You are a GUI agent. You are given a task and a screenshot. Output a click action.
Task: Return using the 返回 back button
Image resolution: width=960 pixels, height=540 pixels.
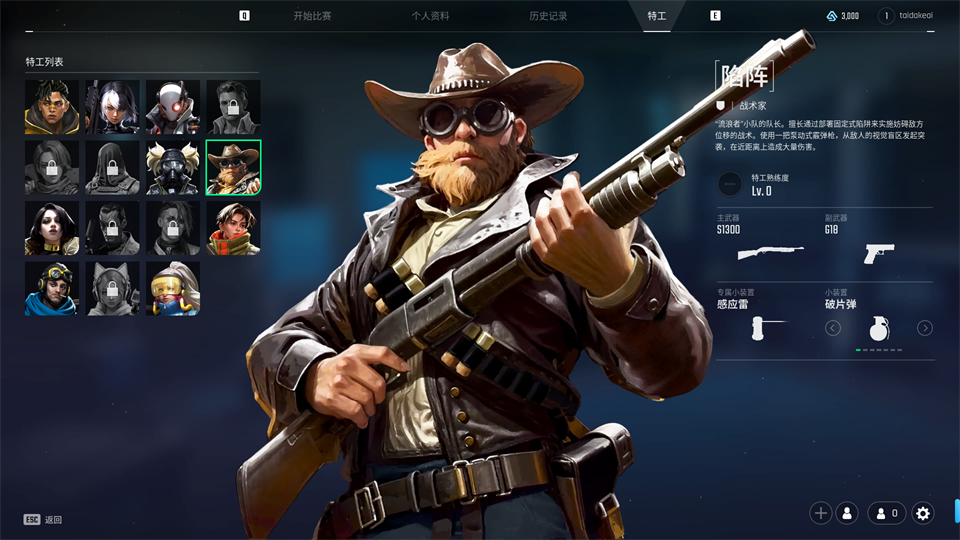(44, 520)
